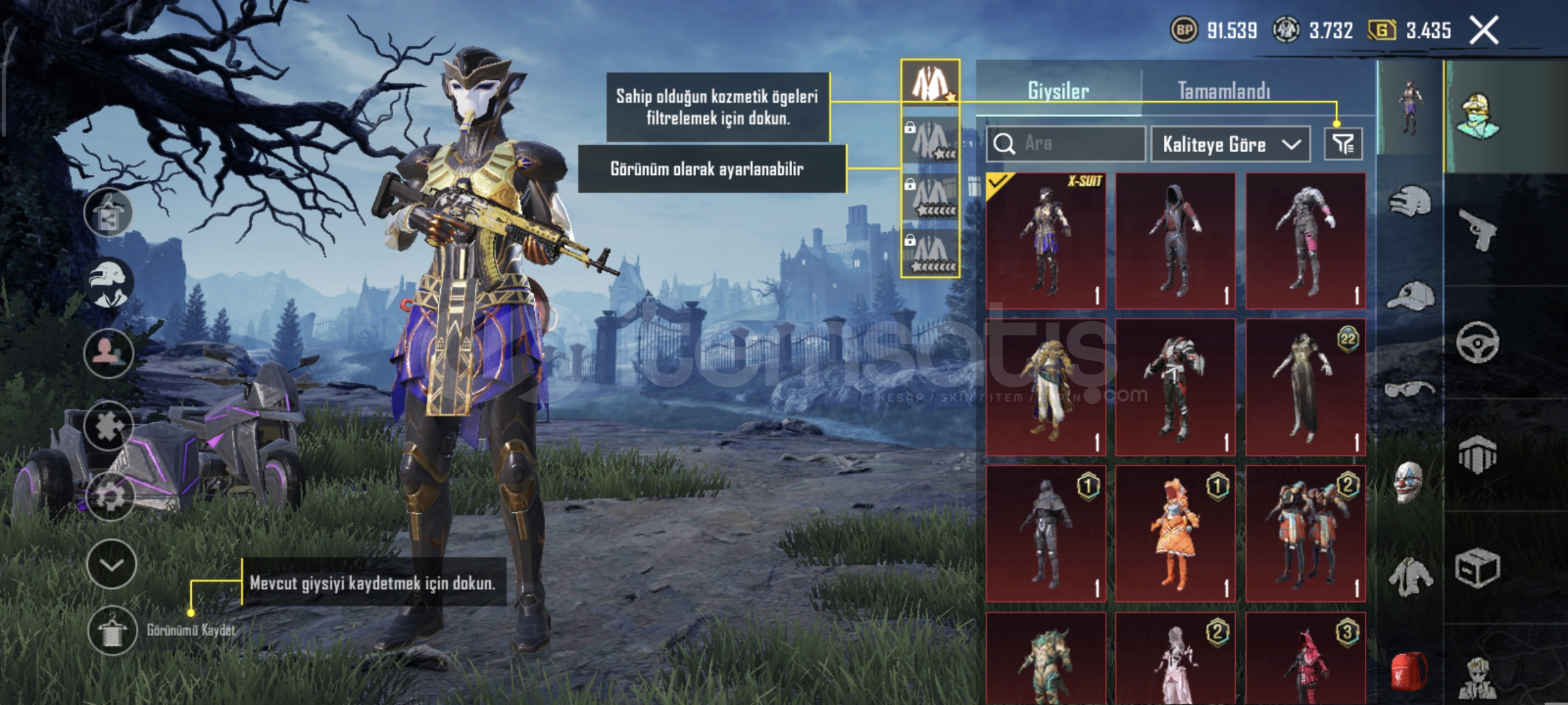Click the companion eagle icon on left side
The height and width of the screenshot is (705, 1568).
coord(111,282)
